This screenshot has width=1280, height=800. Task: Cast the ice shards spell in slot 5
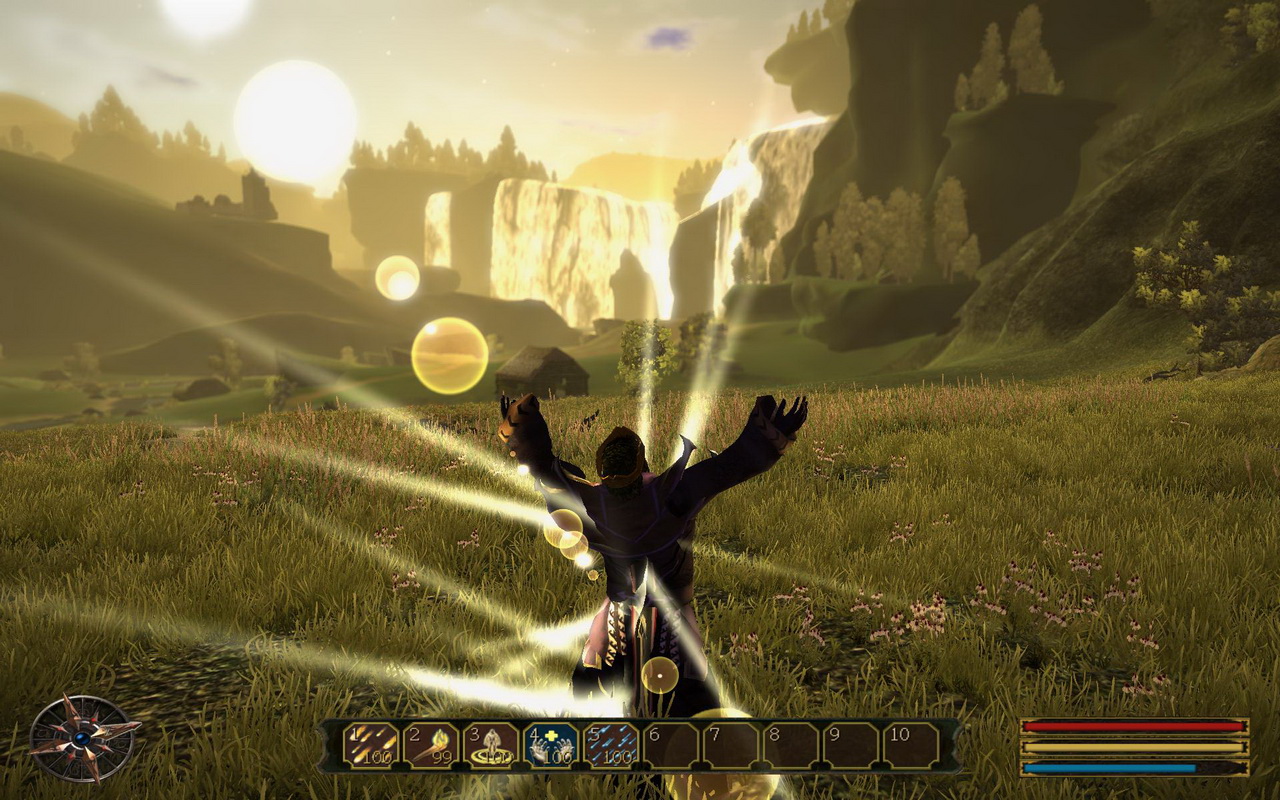(610, 745)
